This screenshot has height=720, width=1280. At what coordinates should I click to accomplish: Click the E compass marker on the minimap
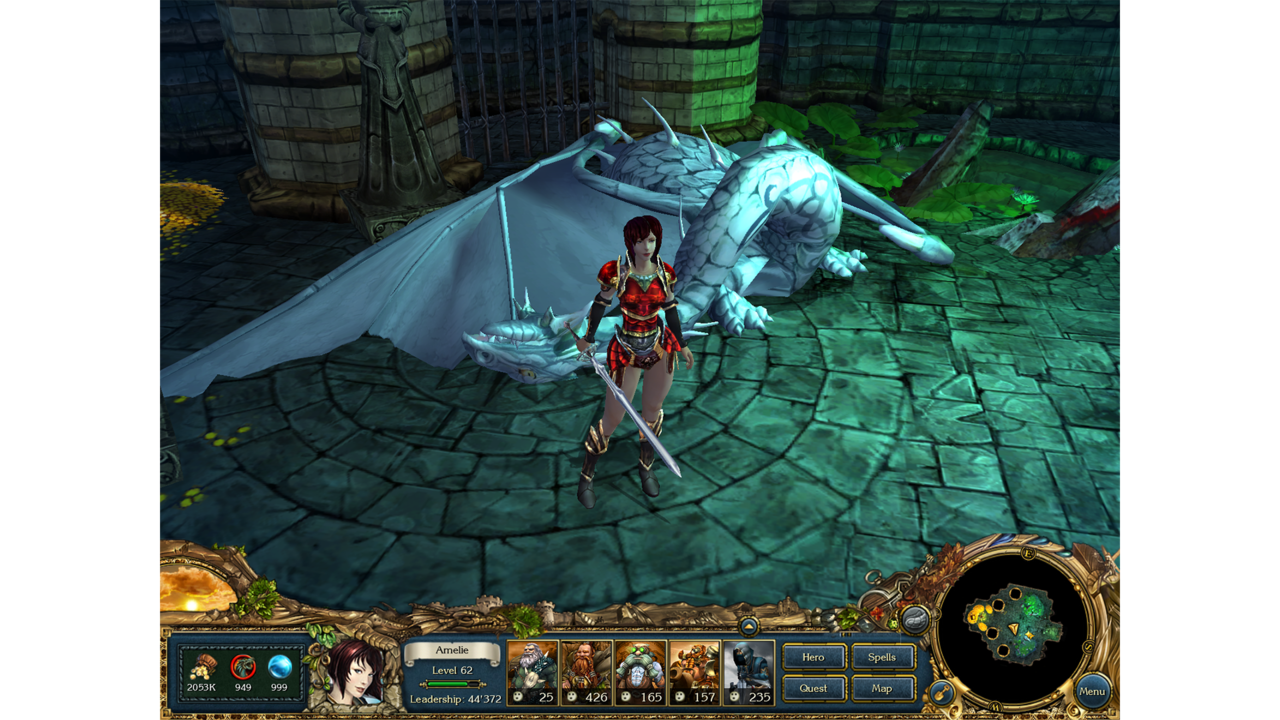(x=1027, y=552)
